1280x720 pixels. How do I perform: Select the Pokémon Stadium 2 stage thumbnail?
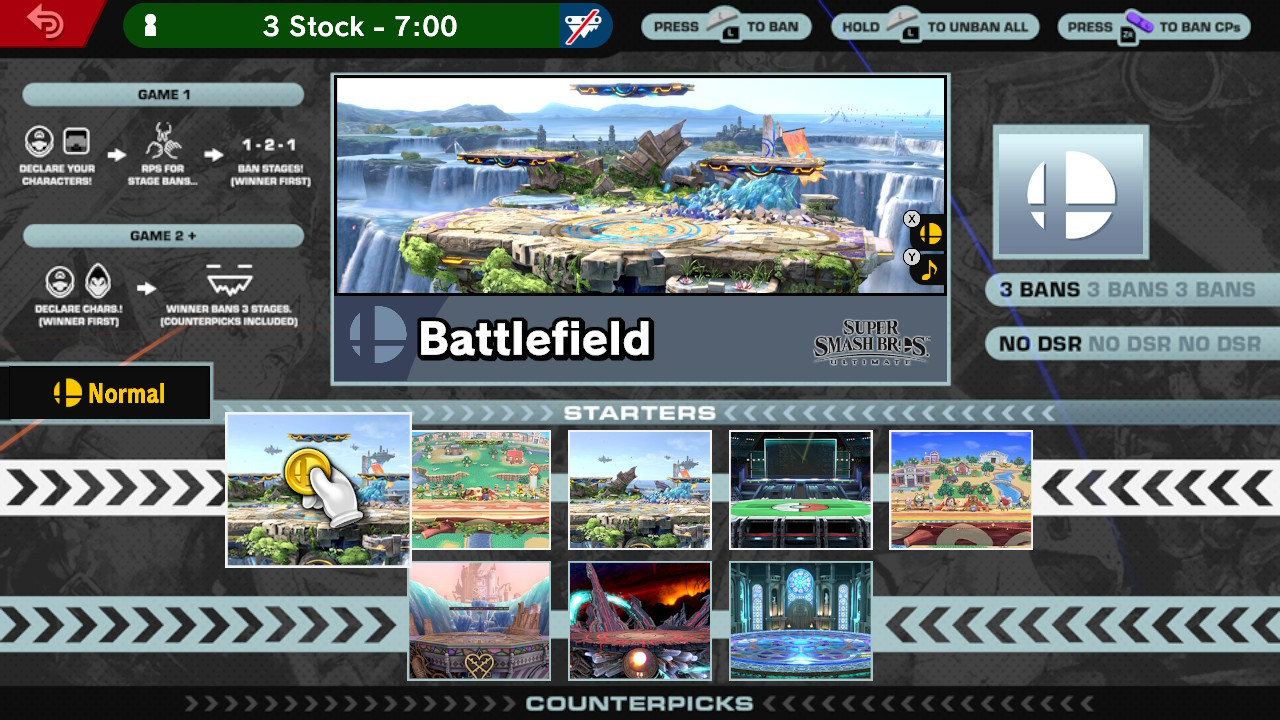(800, 490)
